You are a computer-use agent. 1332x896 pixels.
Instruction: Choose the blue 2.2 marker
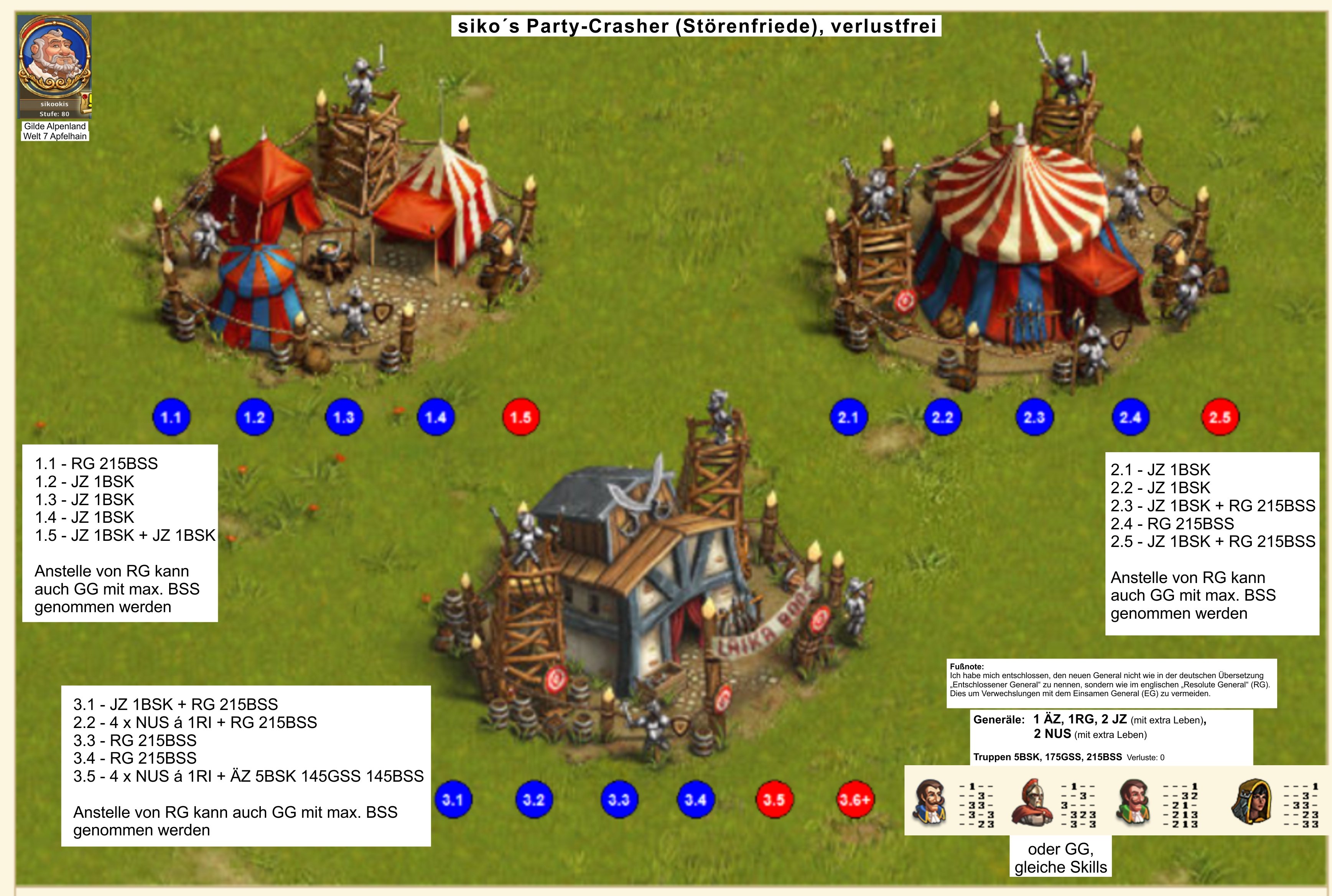942,417
